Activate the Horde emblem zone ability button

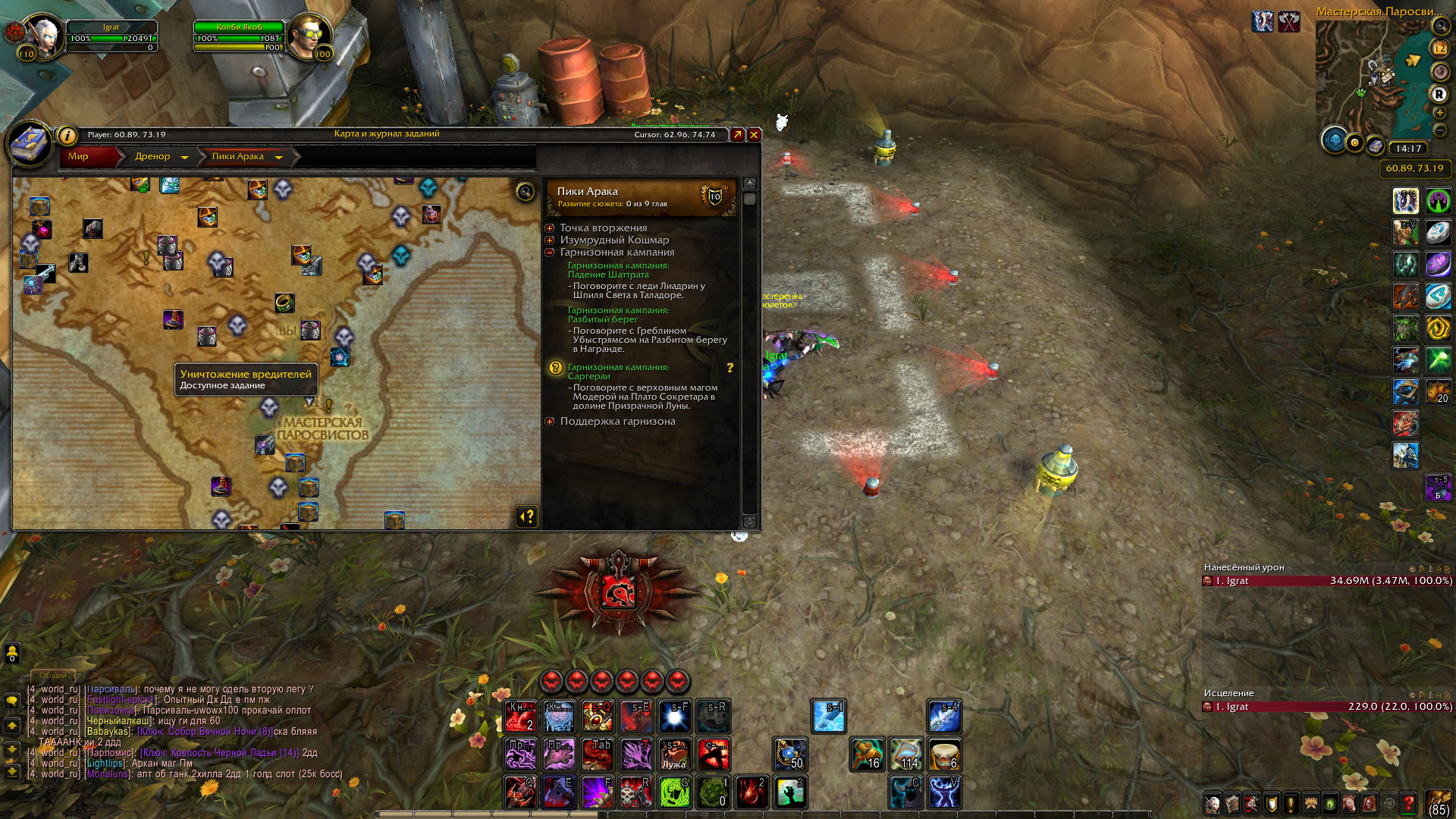click(618, 591)
